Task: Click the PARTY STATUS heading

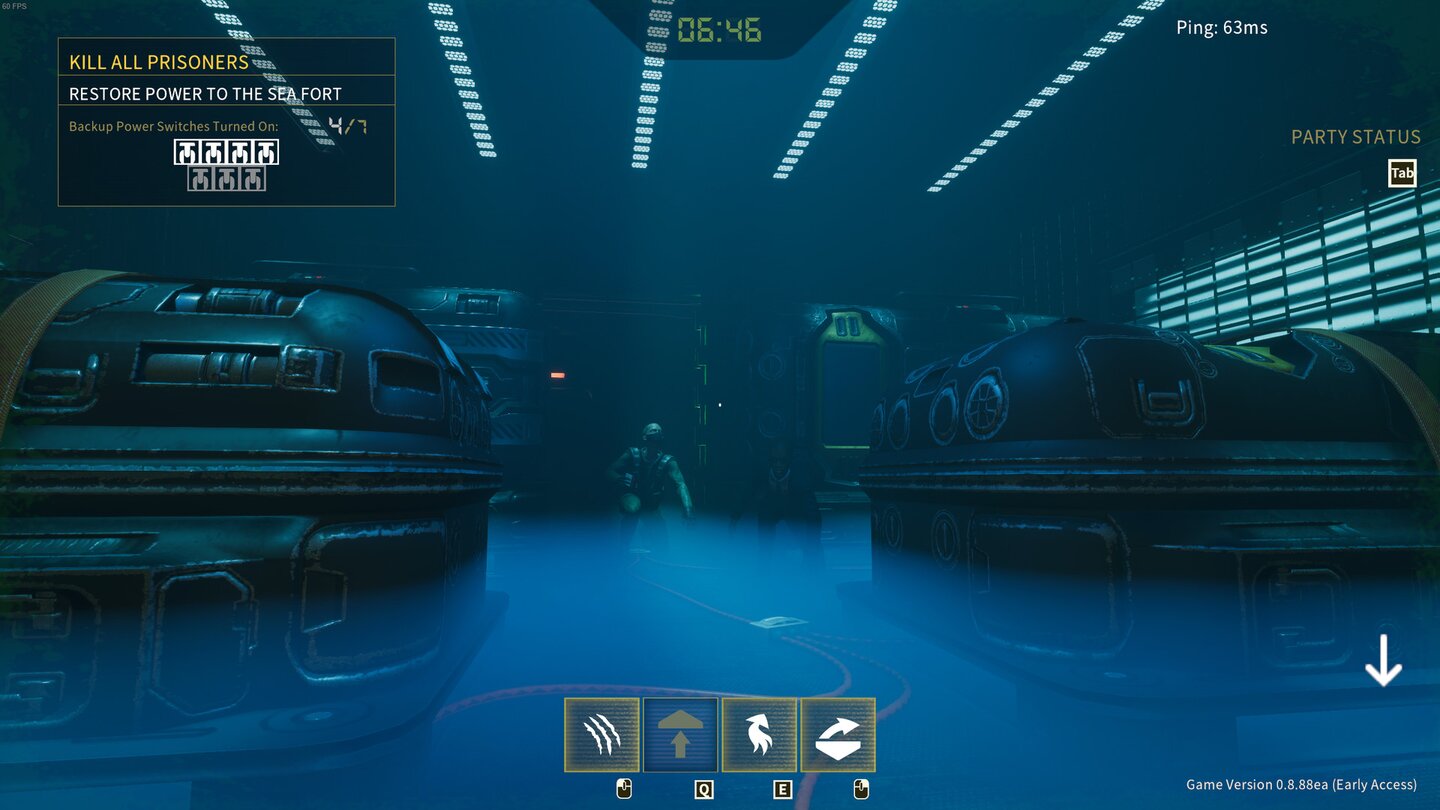Action: point(1356,136)
